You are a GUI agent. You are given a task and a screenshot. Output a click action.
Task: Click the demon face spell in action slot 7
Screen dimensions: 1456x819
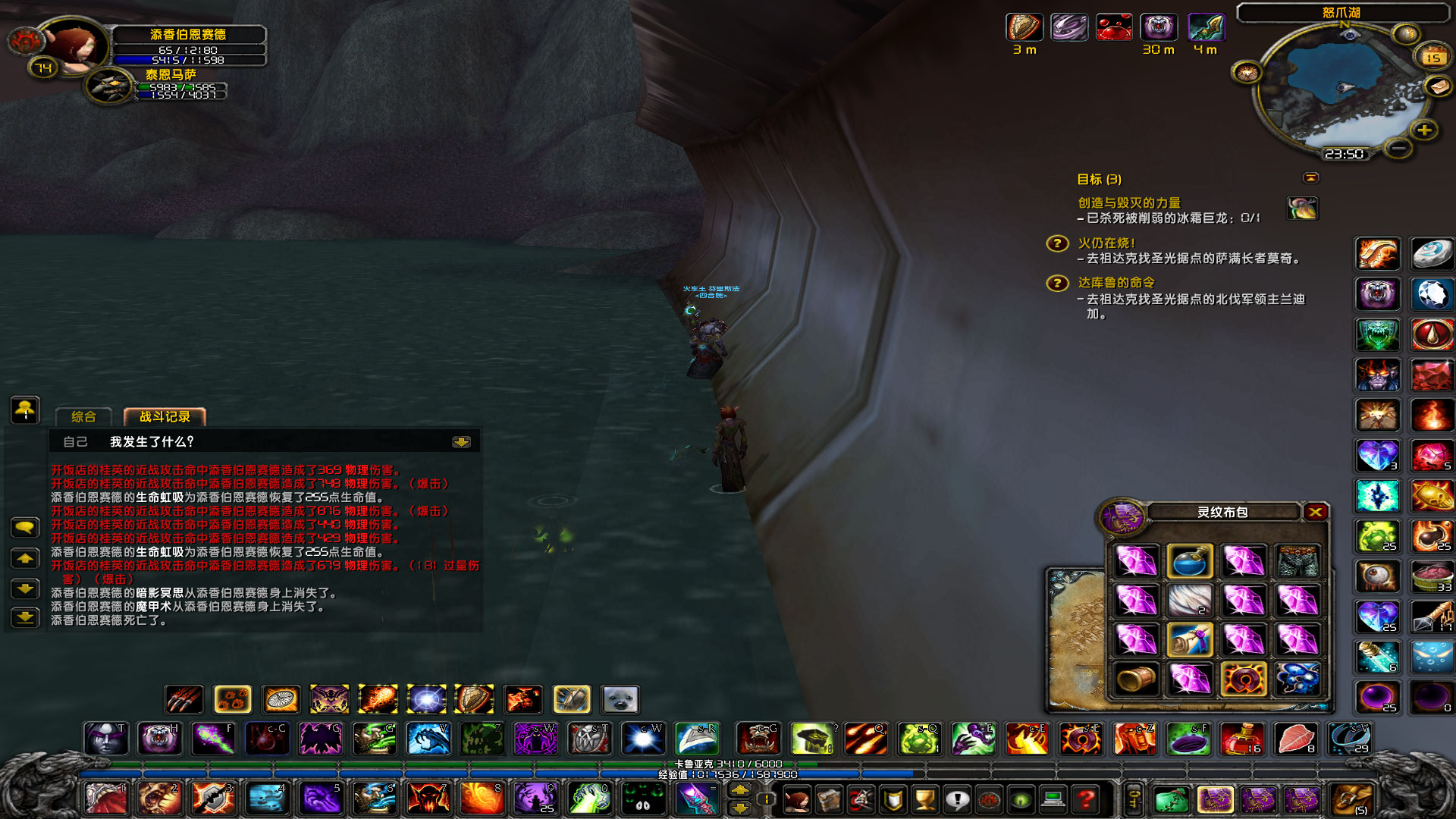click(427, 798)
